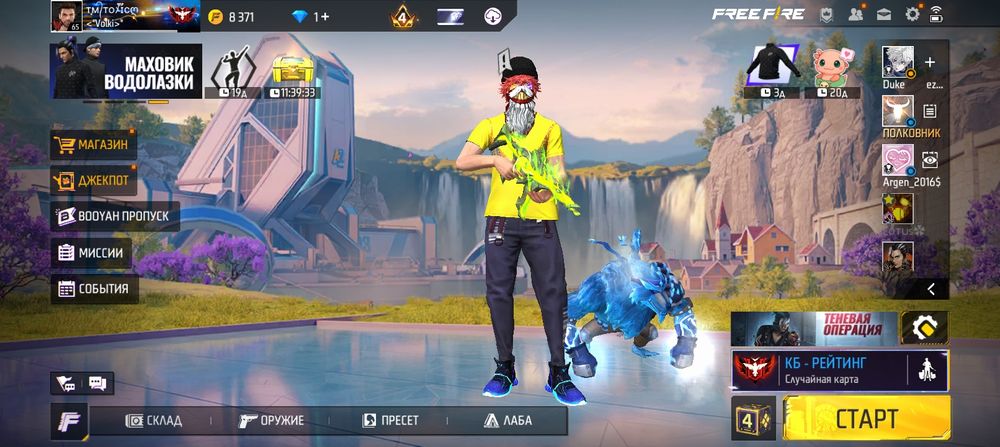The width and height of the screenshot is (1000, 447).
Task: Open the МАХОВИК ВОДОЛАЗКИ promo banner
Action: [126, 71]
